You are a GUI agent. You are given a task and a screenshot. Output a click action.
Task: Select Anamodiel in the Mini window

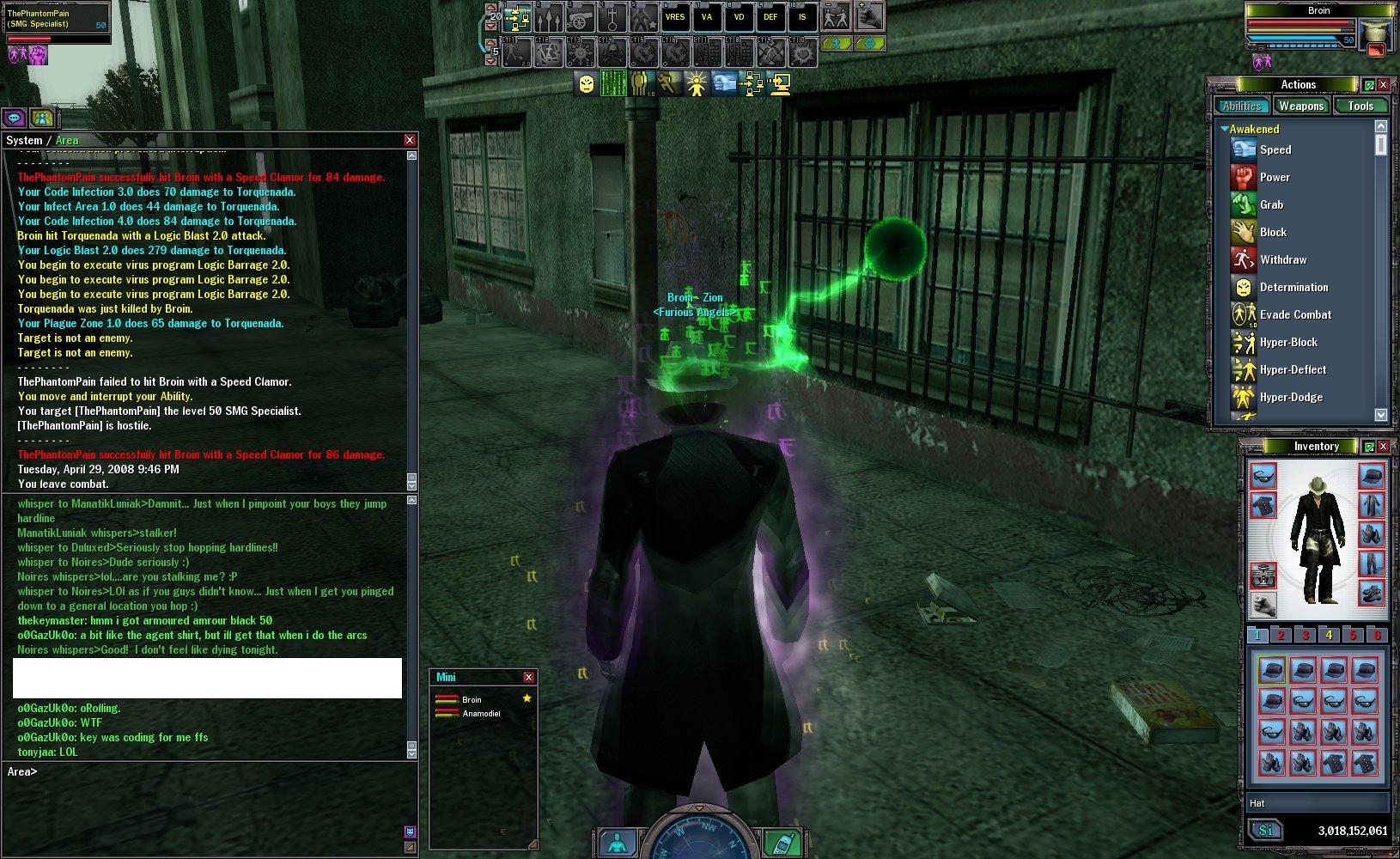pos(481,714)
